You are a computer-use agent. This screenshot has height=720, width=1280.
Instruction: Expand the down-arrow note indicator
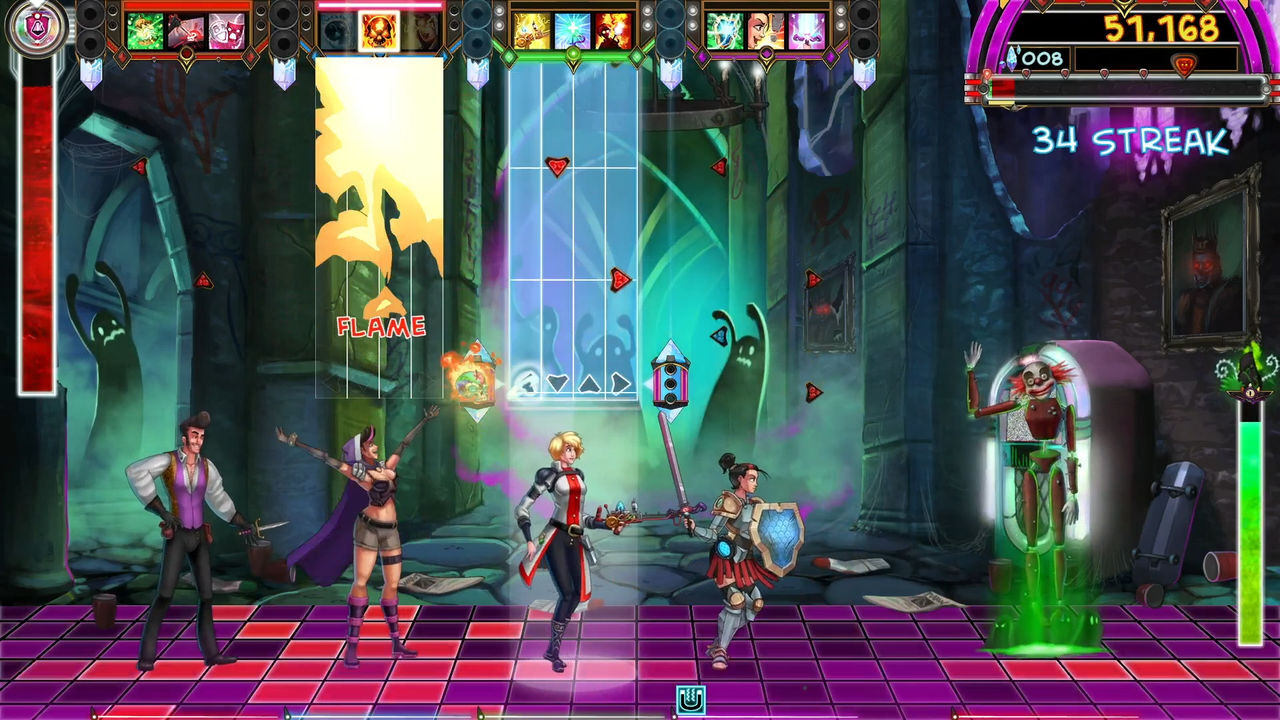click(x=556, y=383)
